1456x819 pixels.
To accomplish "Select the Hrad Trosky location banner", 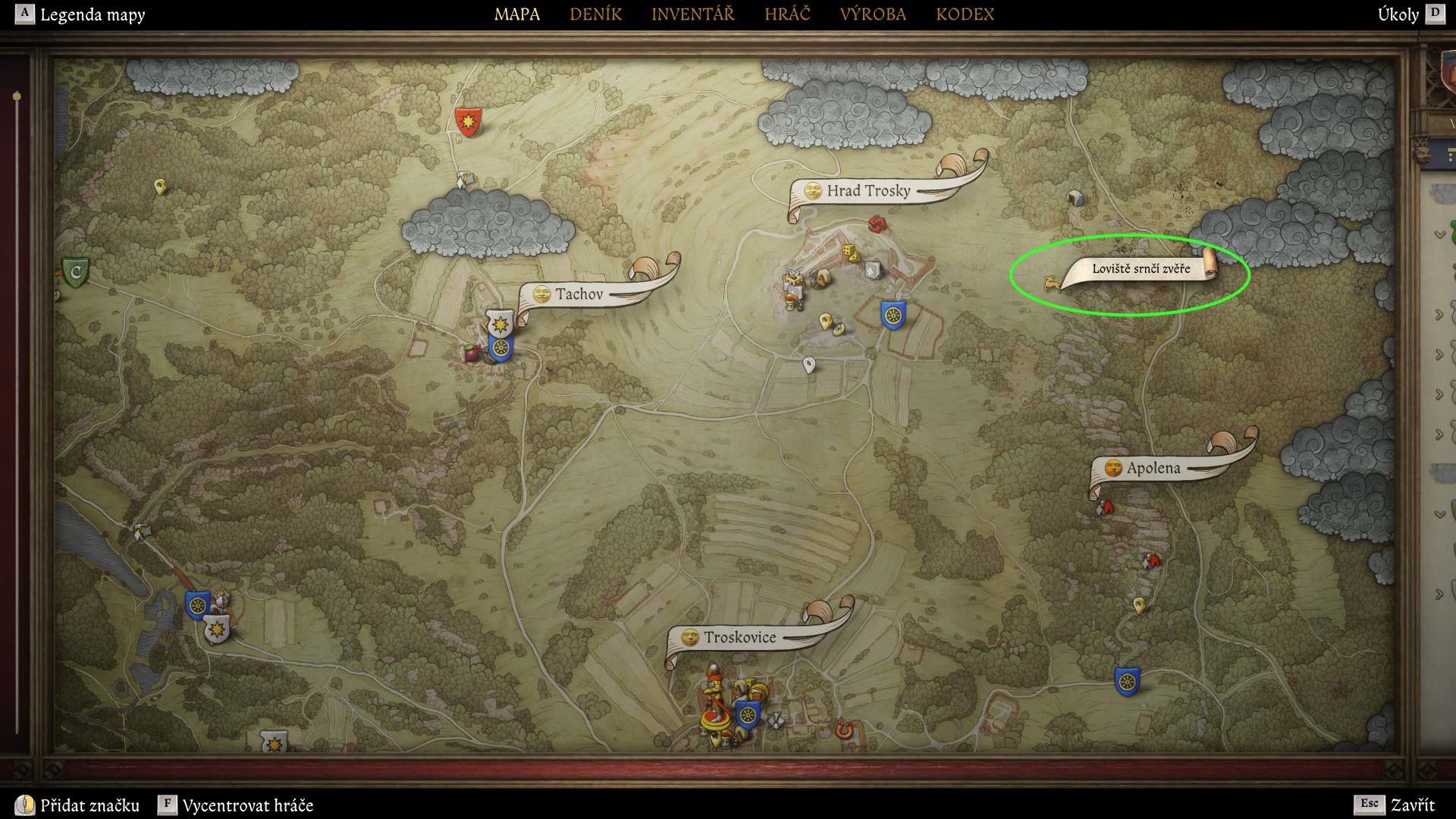I will click(868, 190).
